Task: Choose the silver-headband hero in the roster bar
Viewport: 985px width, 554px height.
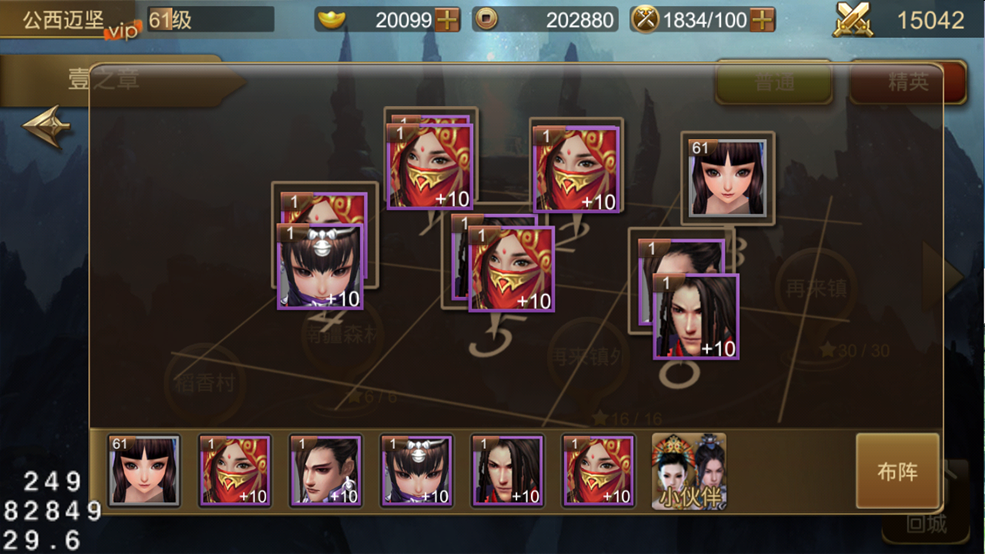Action: (416, 471)
